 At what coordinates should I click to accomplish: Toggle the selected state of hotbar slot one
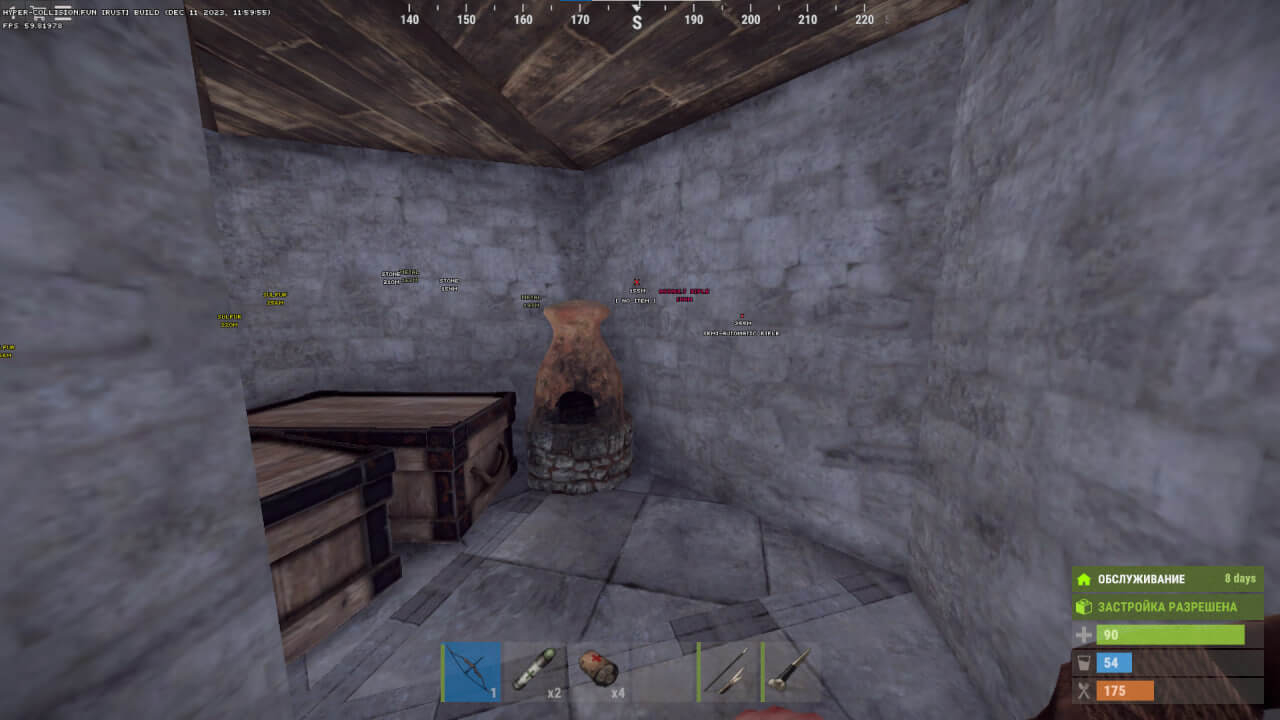[x=470, y=671]
